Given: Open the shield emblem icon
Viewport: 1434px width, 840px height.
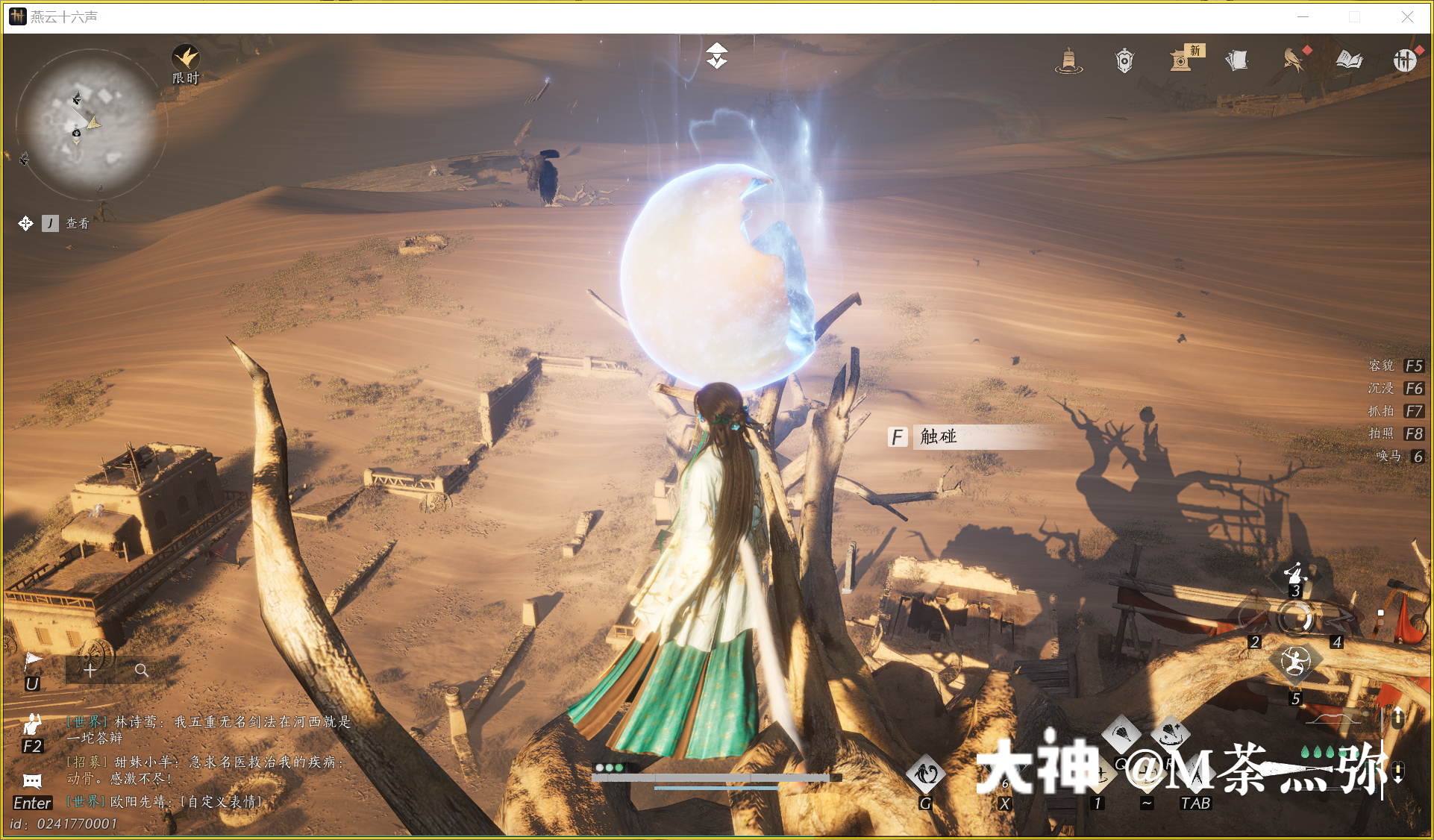Looking at the screenshot, I should click(1124, 60).
